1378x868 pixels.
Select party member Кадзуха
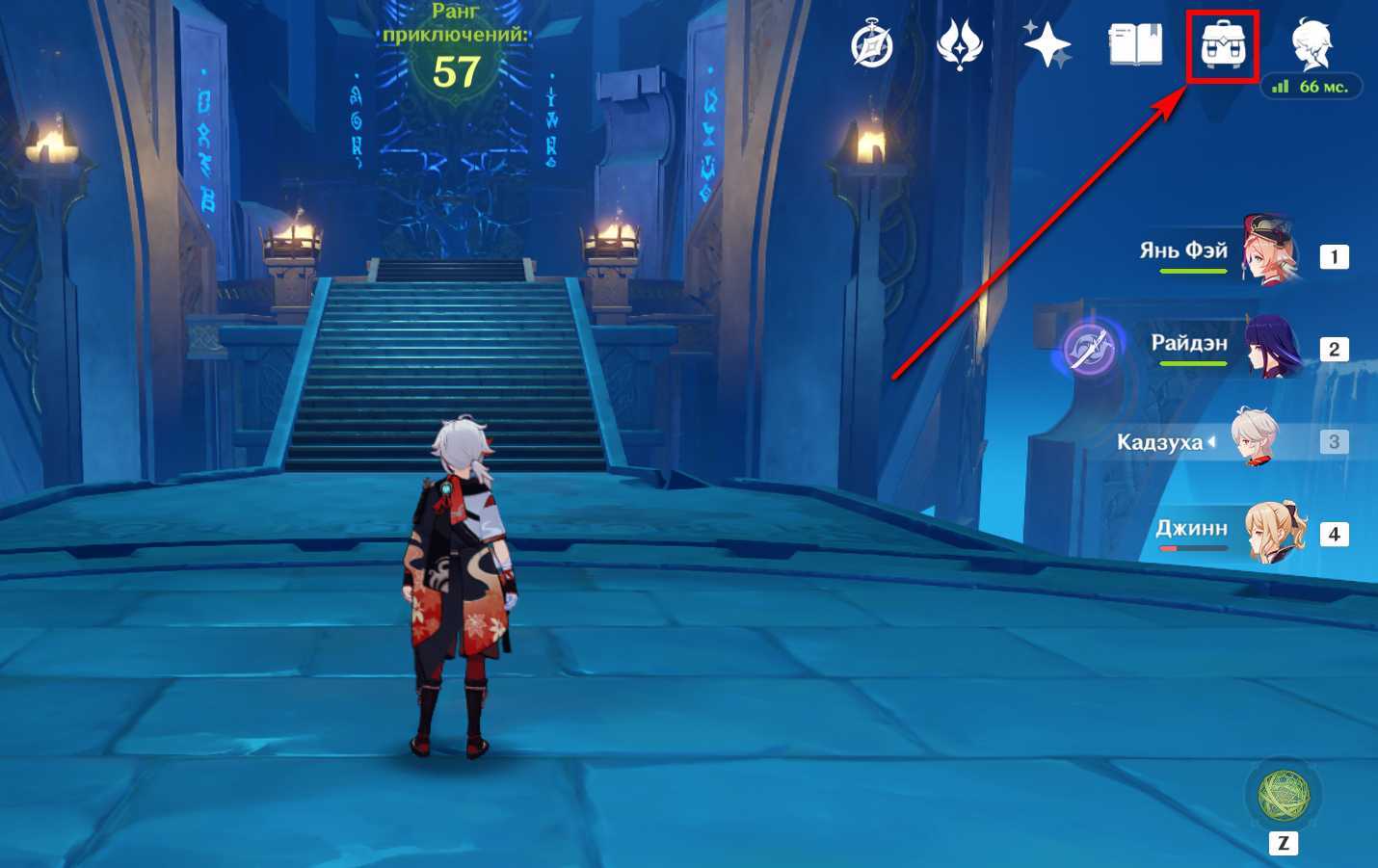tap(1255, 438)
